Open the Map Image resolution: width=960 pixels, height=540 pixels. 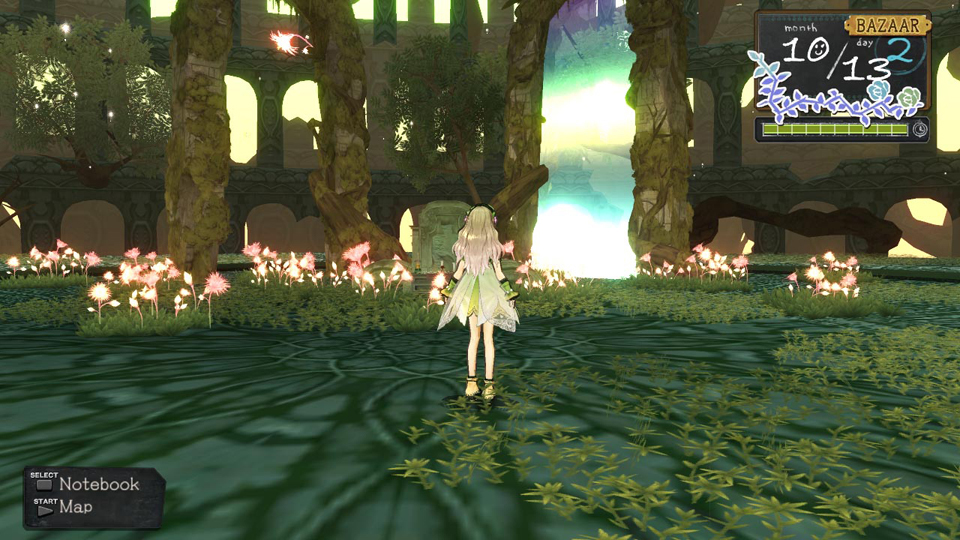(75, 507)
